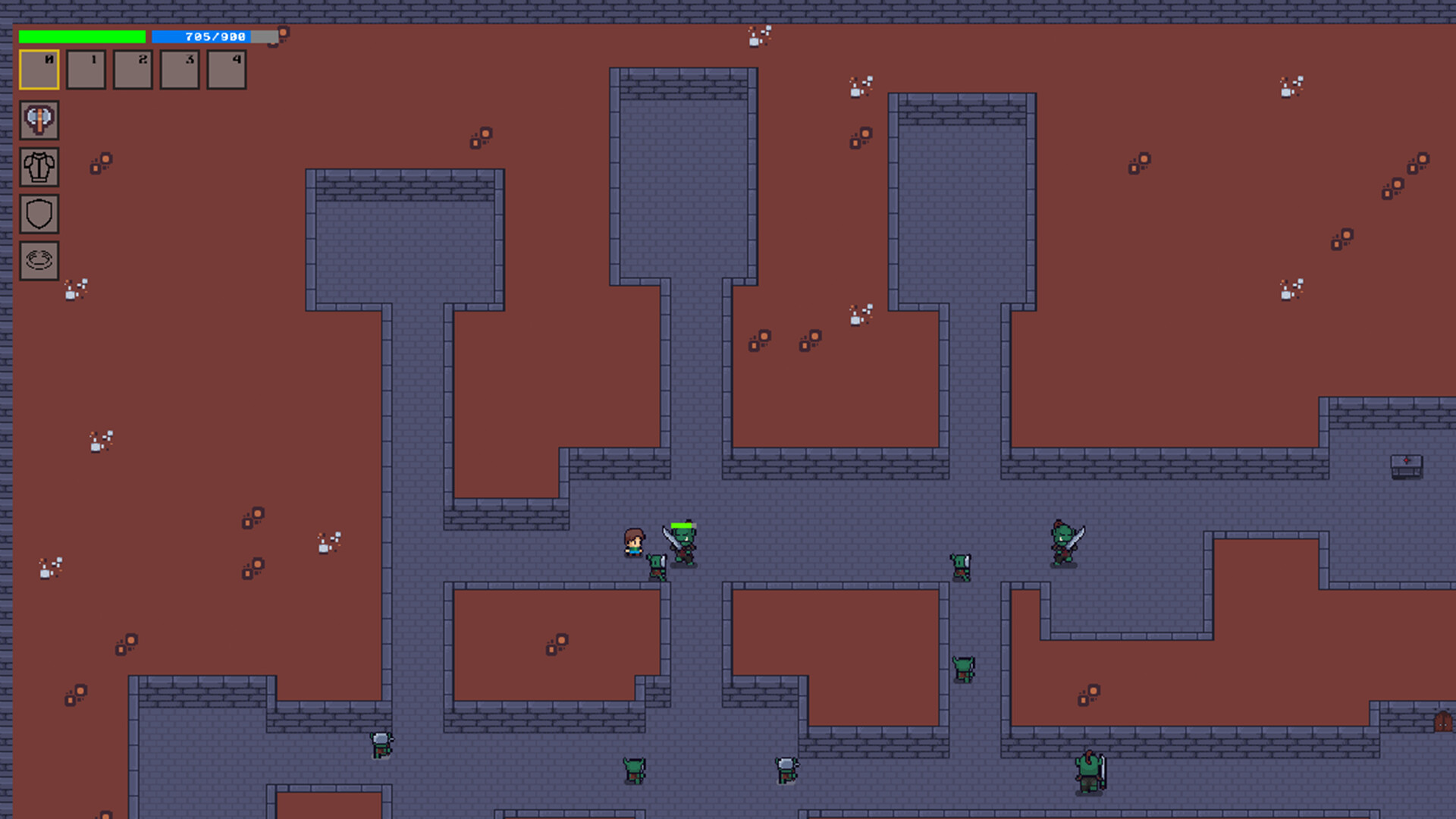Click the circular rings ability icon

(x=39, y=261)
